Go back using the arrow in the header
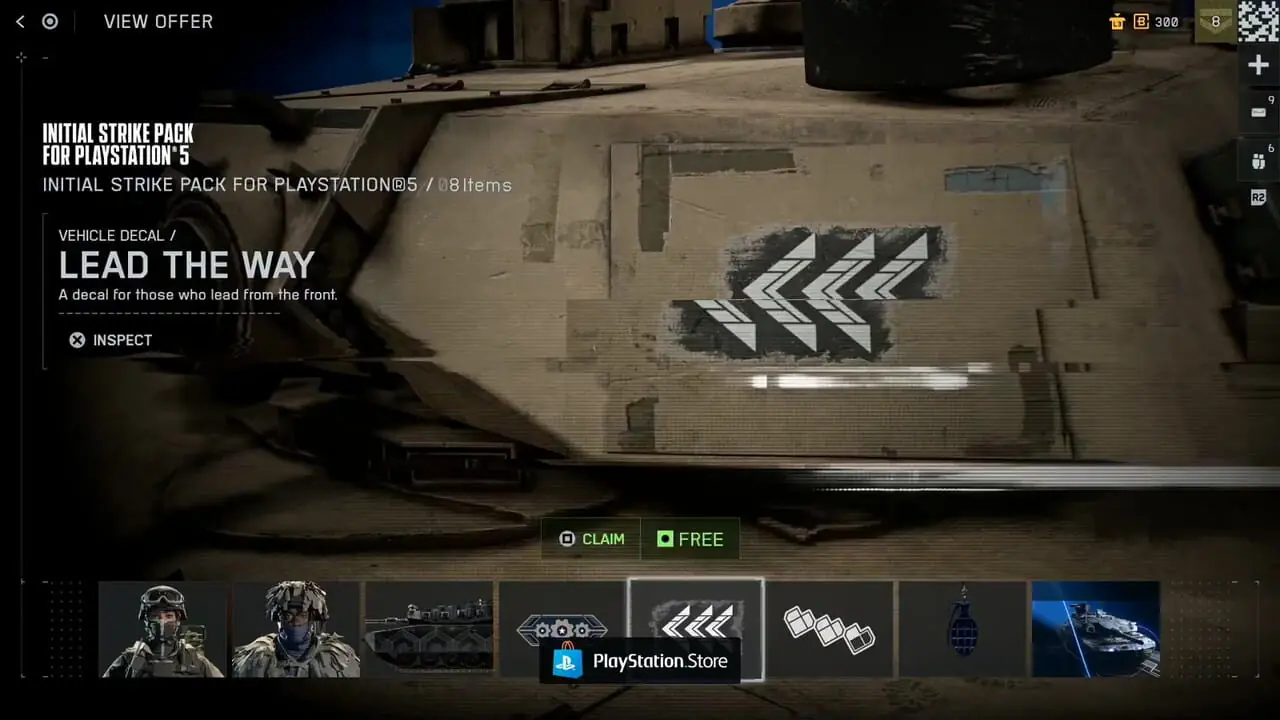The height and width of the screenshot is (720, 1280). click(x=20, y=21)
